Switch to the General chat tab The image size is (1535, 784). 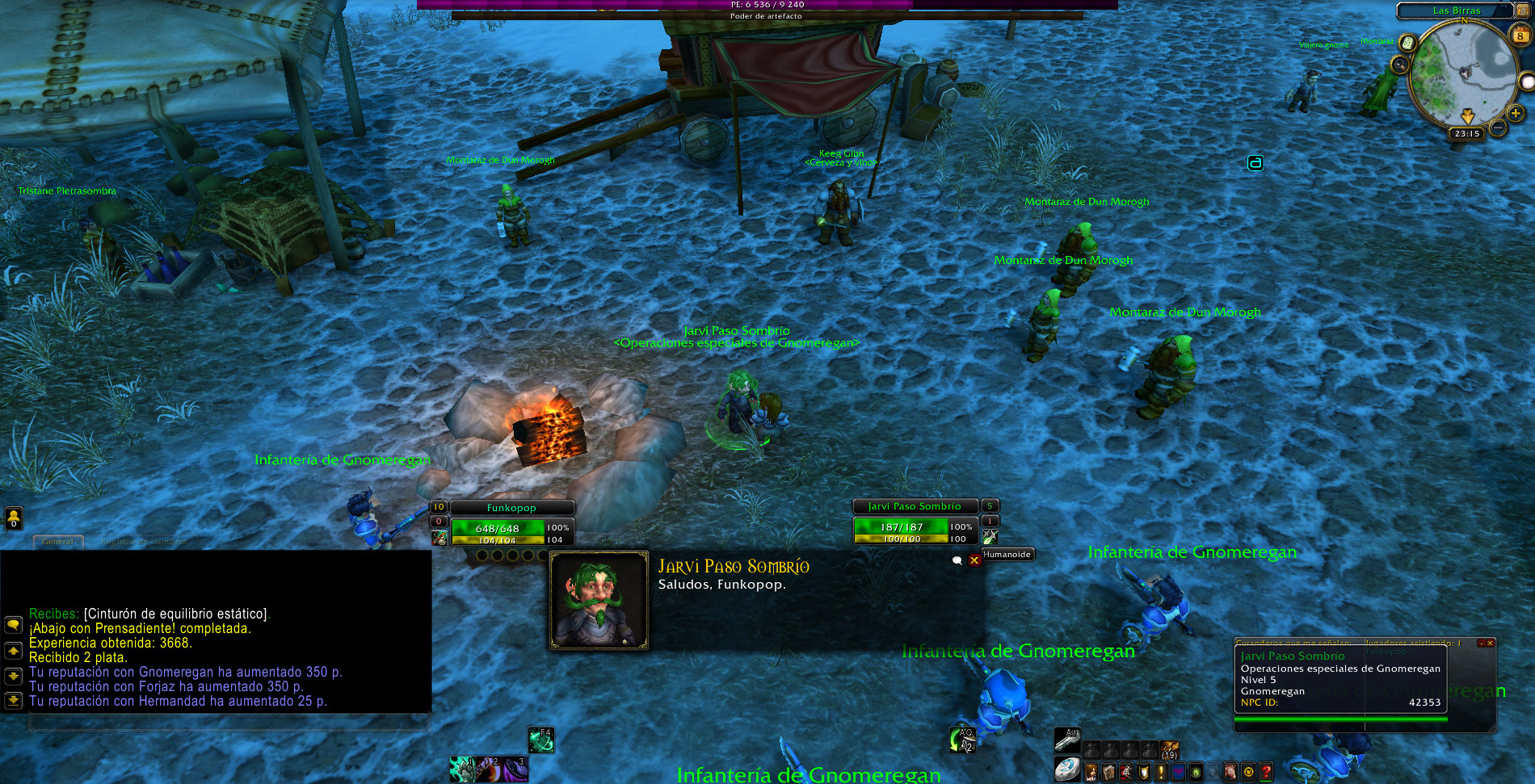[x=57, y=542]
